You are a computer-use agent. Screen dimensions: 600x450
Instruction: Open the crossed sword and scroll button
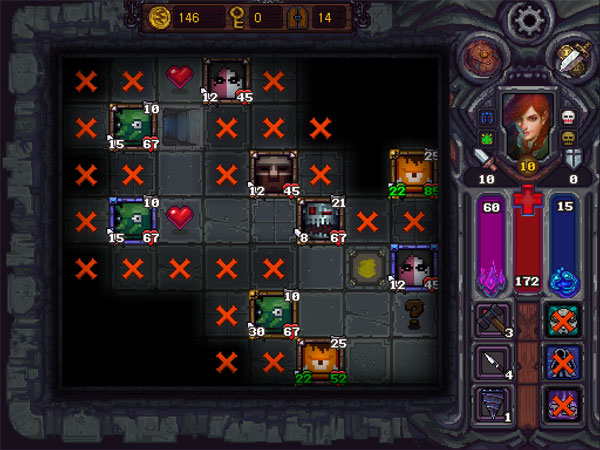[571, 58]
